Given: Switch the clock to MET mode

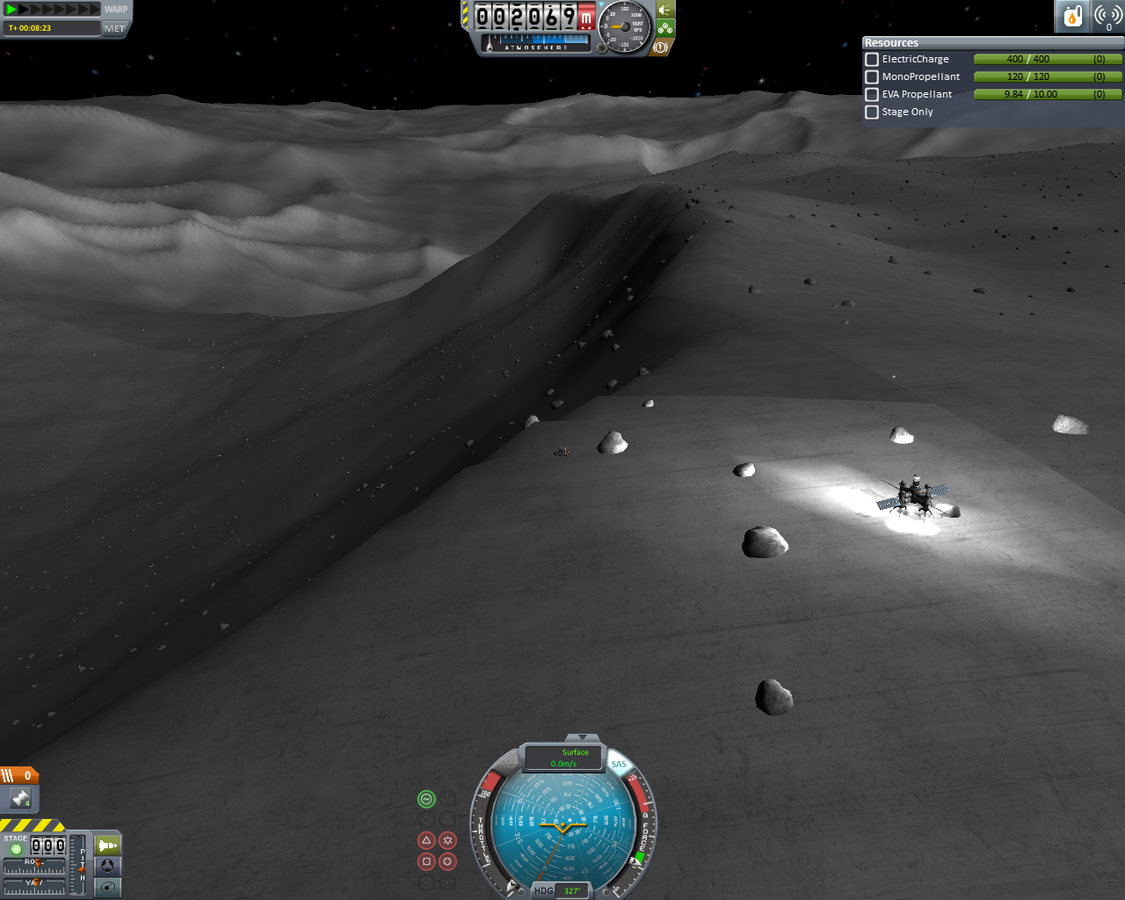Looking at the screenshot, I should (x=115, y=28).
